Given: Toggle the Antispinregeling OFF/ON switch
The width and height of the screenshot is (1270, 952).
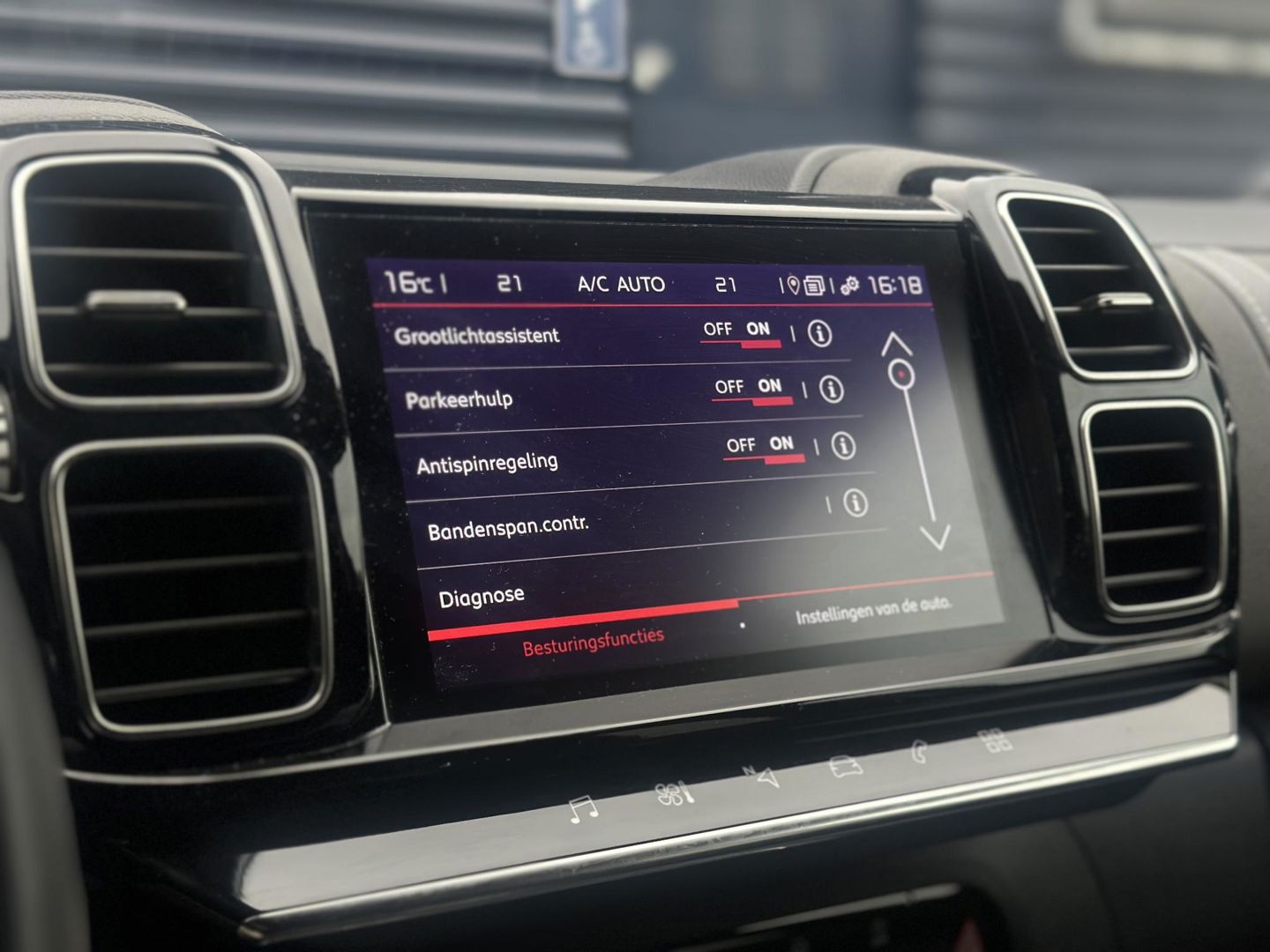Looking at the screenshot, I should tap(764, 447).
